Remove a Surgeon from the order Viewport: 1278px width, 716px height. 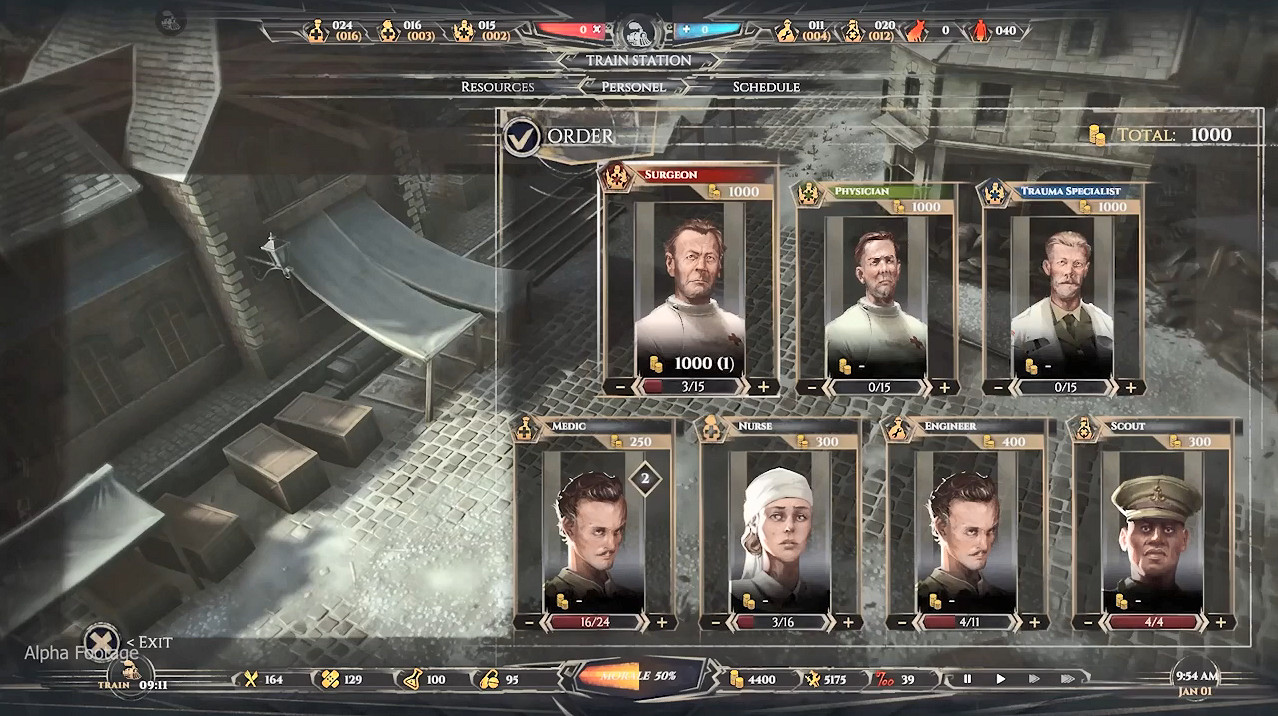coord(622,387)
